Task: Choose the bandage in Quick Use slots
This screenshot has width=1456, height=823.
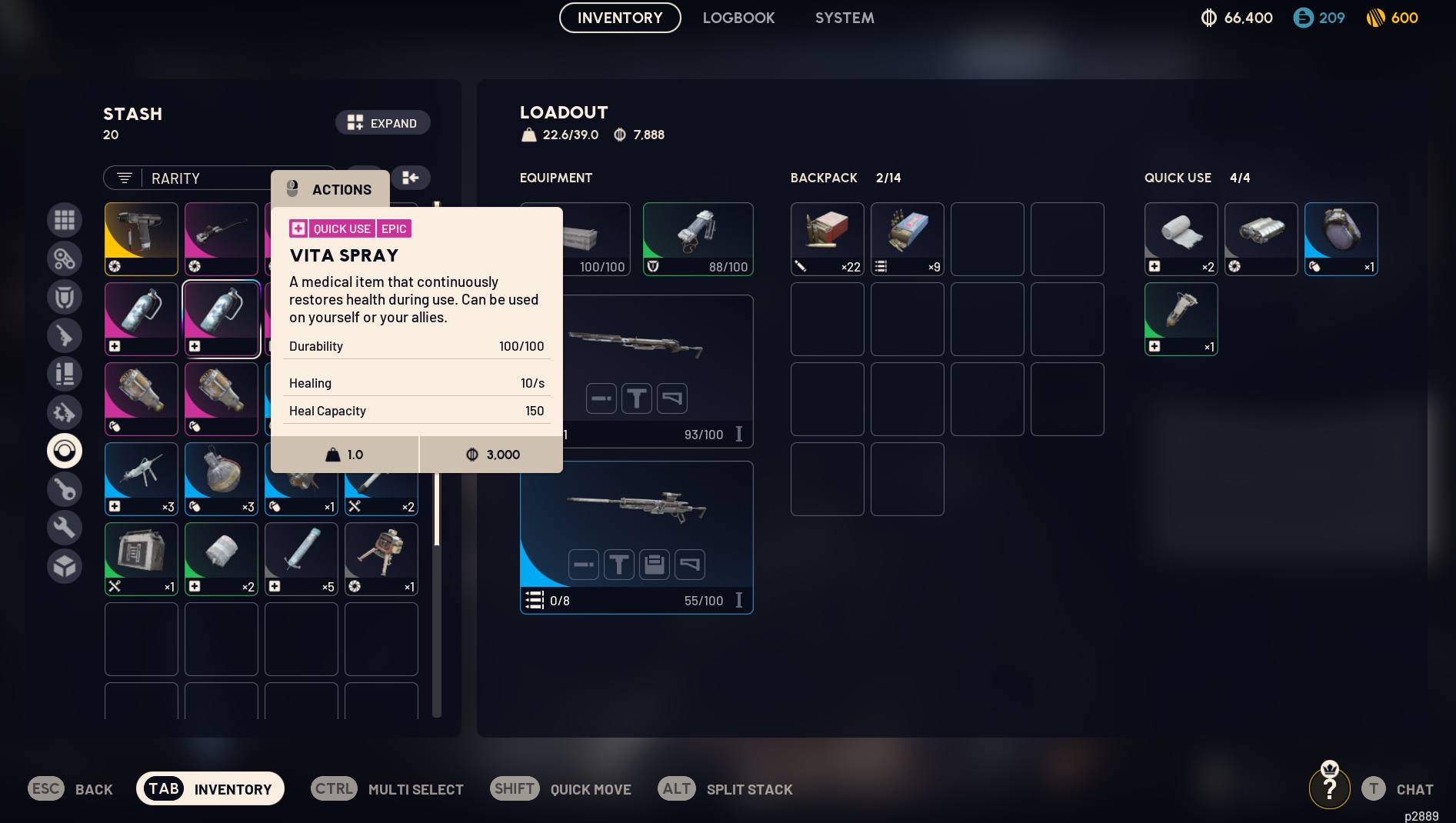Action: 1181,238
